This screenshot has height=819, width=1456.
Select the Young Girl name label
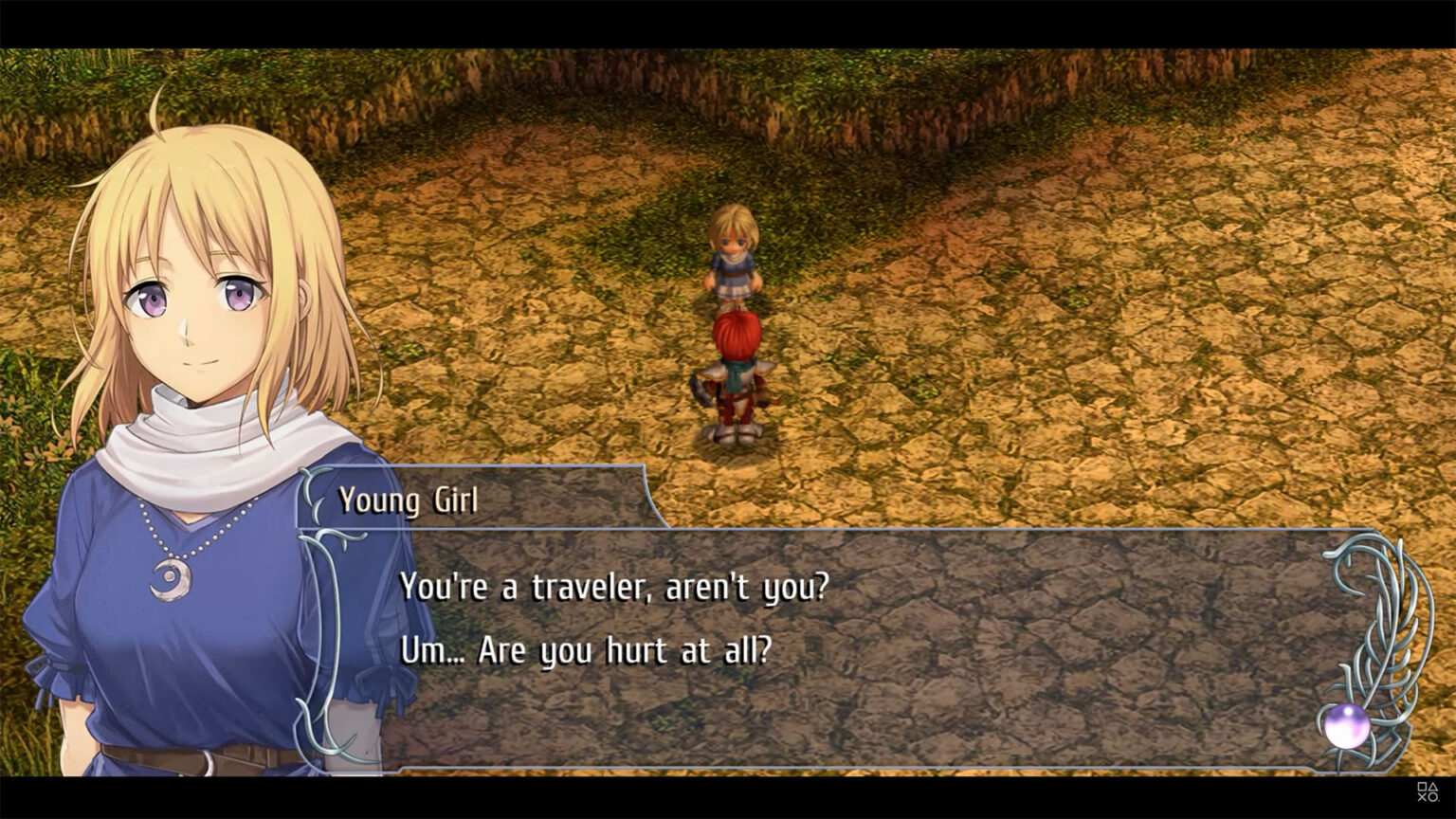coord(409,500)
